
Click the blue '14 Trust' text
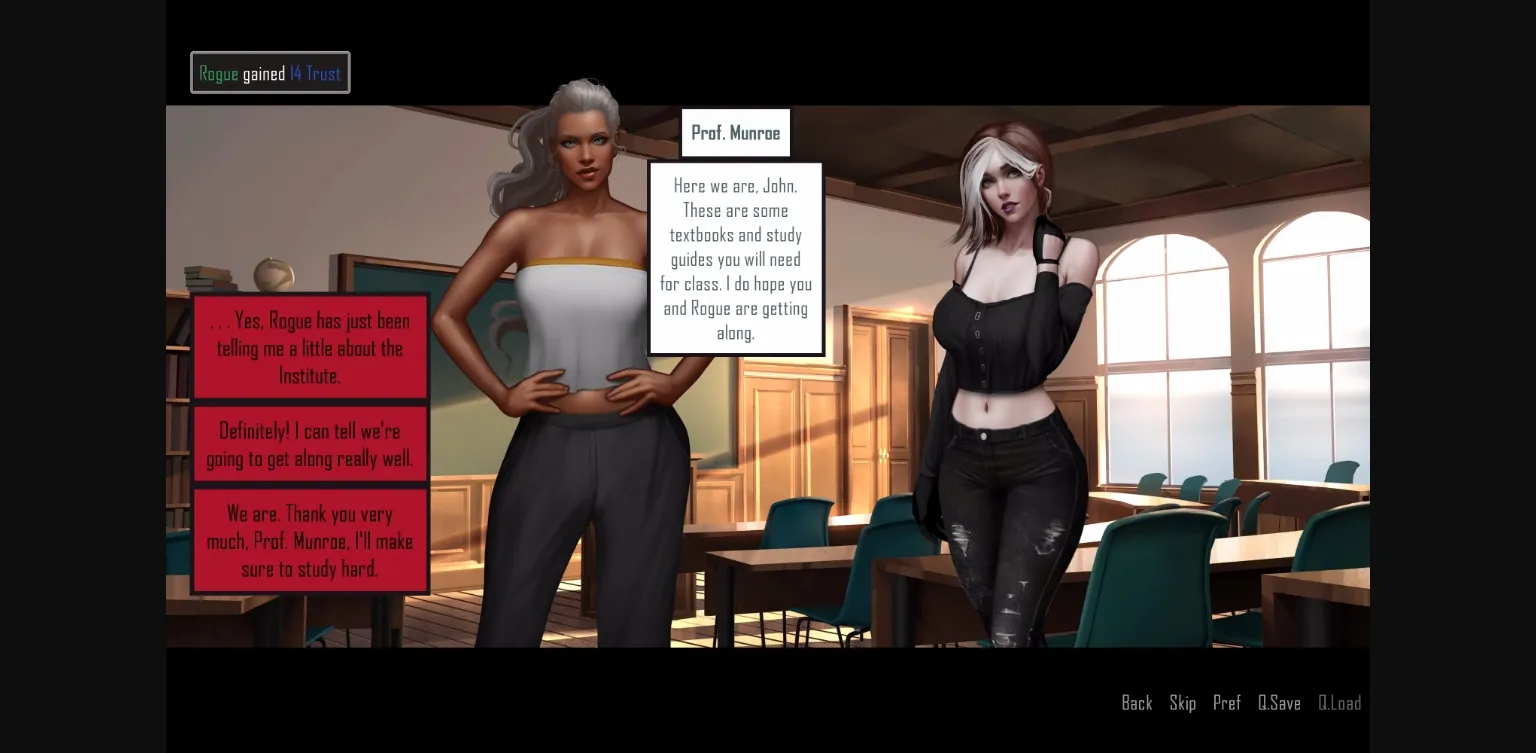[313, 72]
